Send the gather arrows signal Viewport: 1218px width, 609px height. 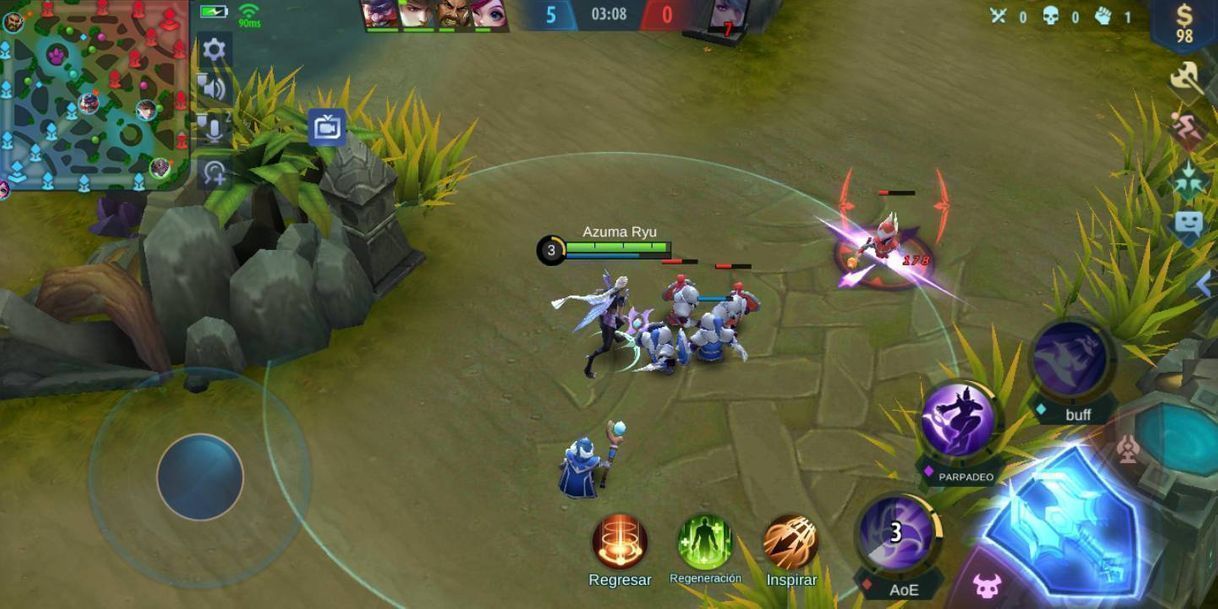pyautogui.click(x=1187, y=180)
